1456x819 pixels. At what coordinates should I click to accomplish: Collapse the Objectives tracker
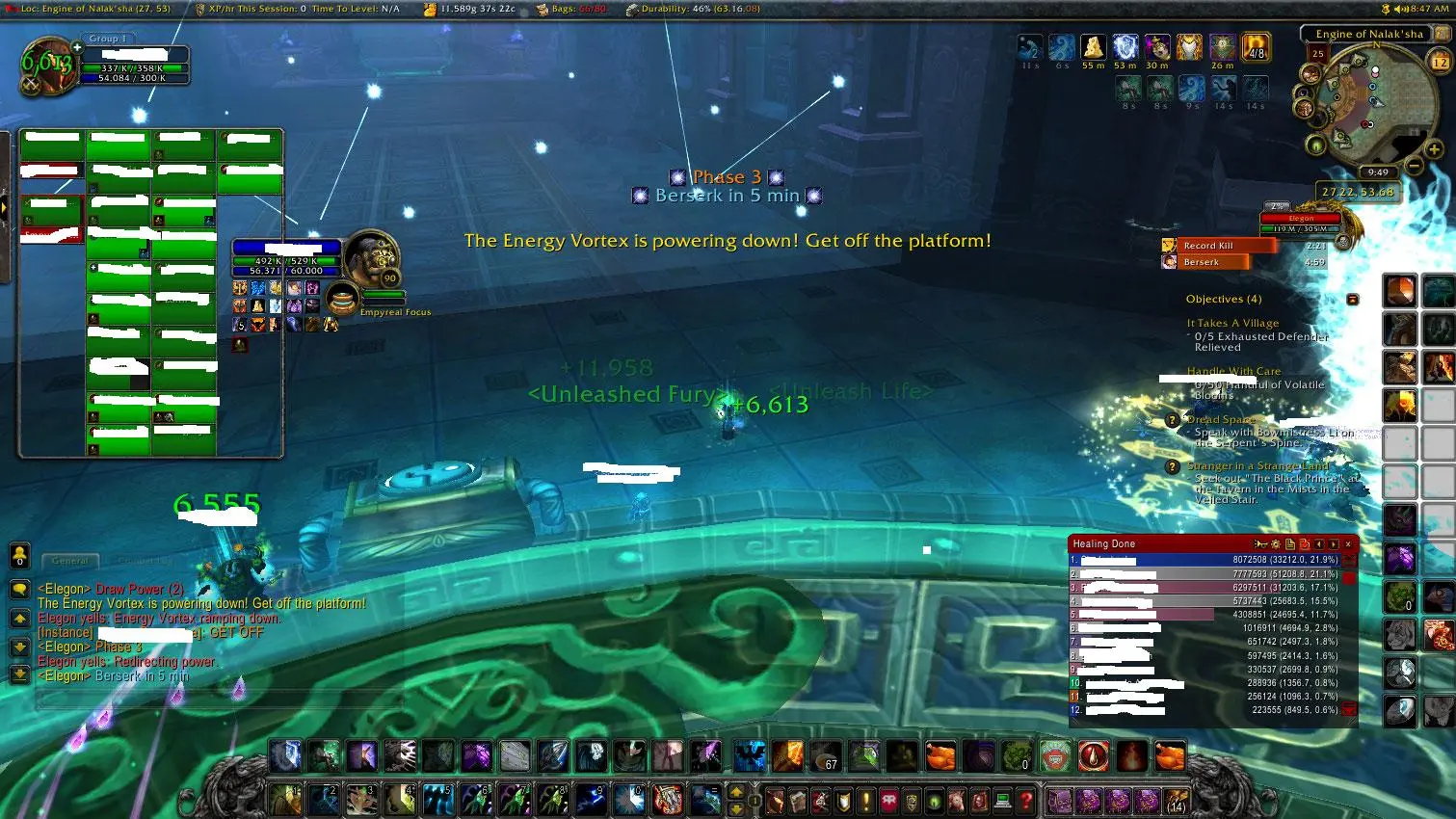(1352, 300)
